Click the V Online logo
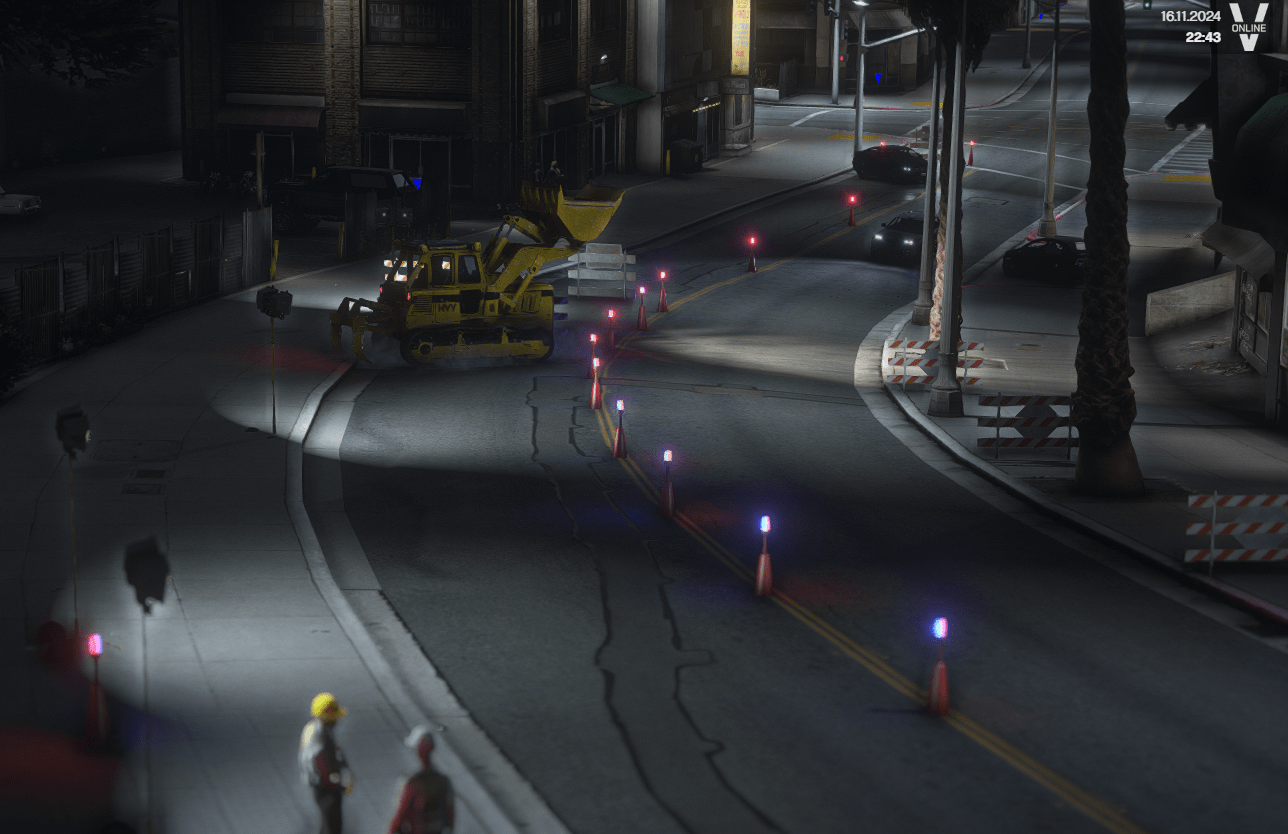Viewport: 1288px width, 834px height. [1247, 27]
